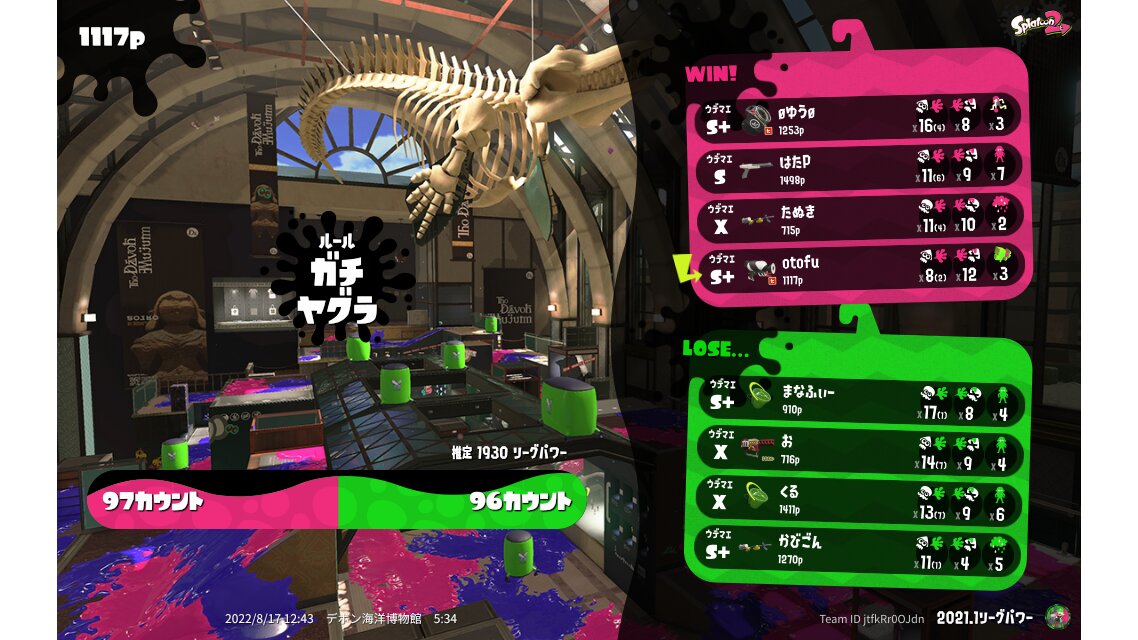Click the Splatoon 2 logo
The image size is (1138, 640).
coord(1039,25)
